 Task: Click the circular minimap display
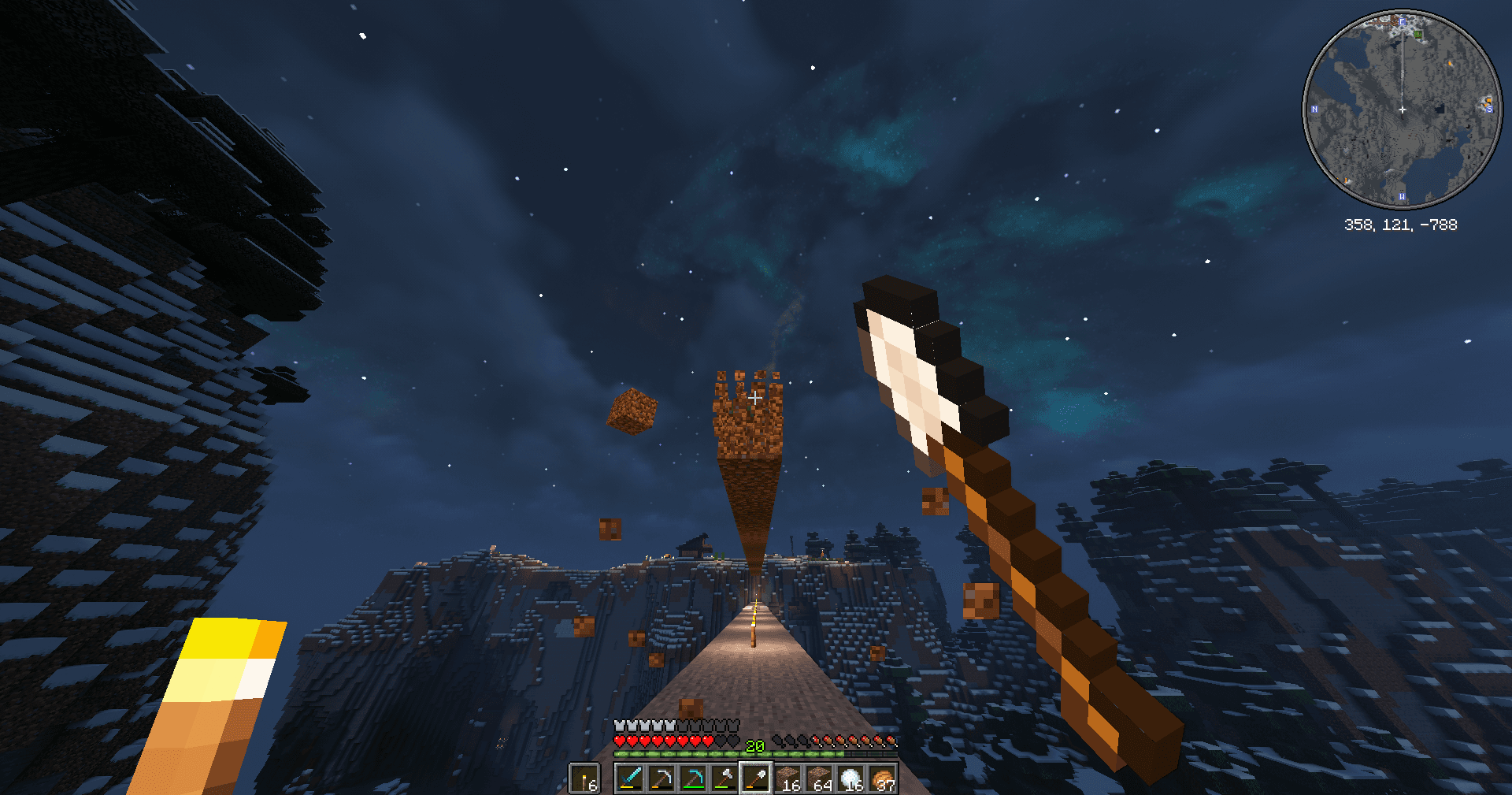[x=1402, y=110]
